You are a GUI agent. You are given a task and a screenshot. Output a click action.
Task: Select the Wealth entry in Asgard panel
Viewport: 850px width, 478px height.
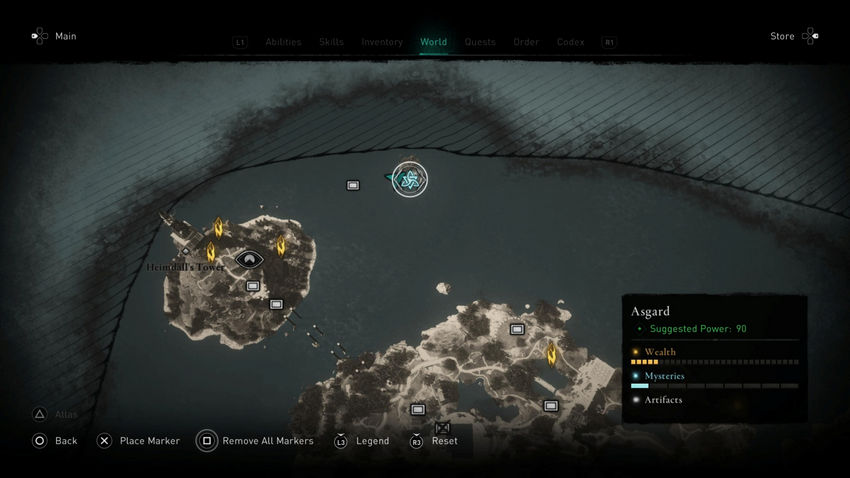click(660, 352)
